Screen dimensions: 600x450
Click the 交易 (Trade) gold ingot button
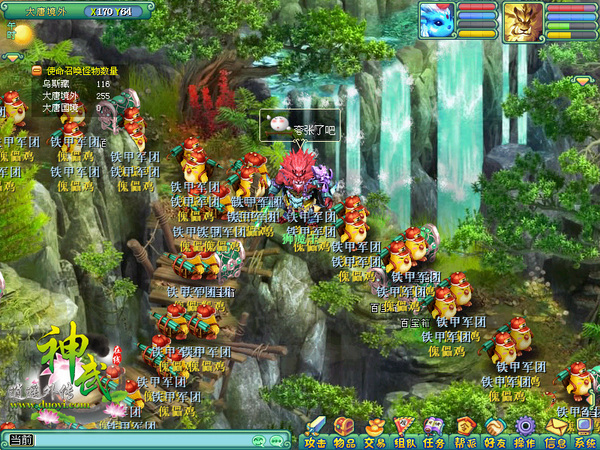coord(375,431)
